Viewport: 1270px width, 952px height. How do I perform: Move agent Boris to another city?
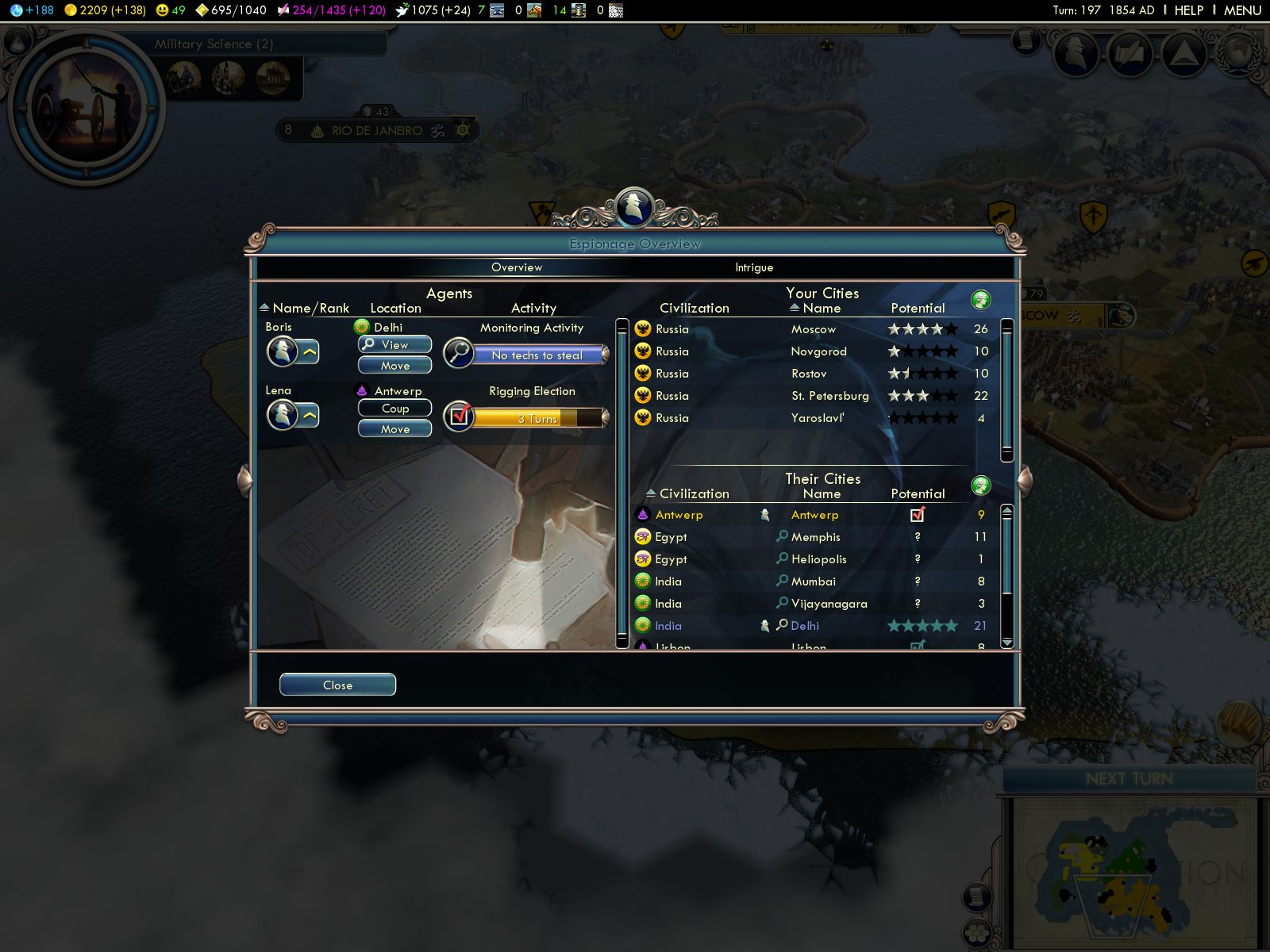394,365
